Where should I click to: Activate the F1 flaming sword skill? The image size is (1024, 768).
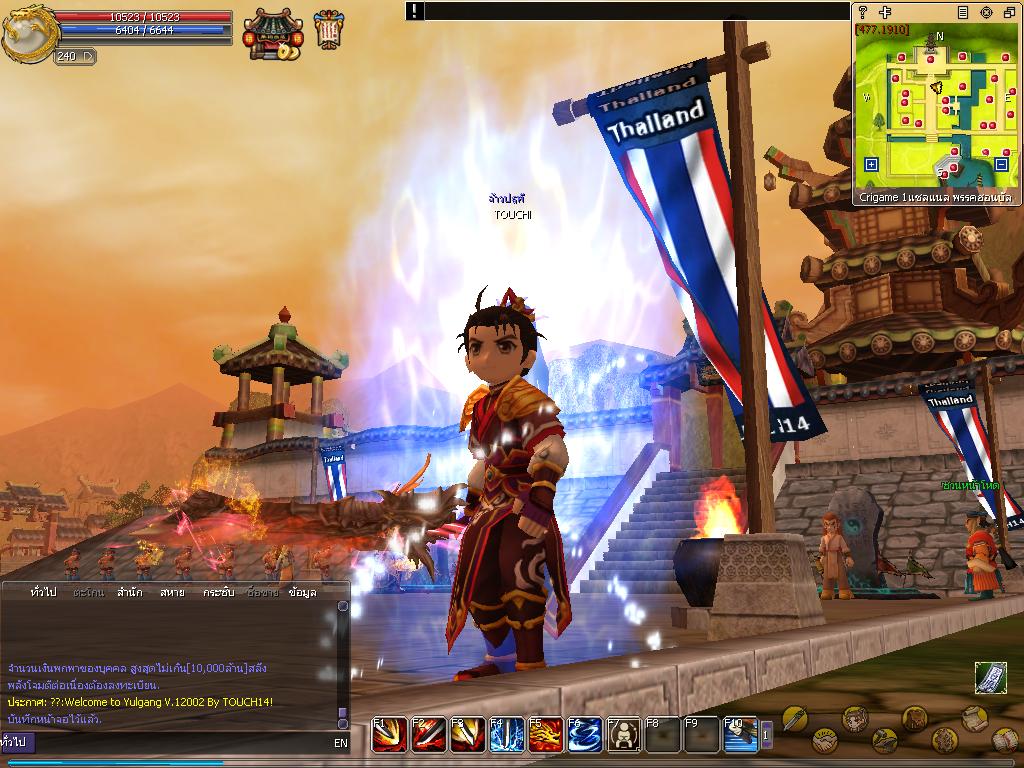(x=389, y=735)
